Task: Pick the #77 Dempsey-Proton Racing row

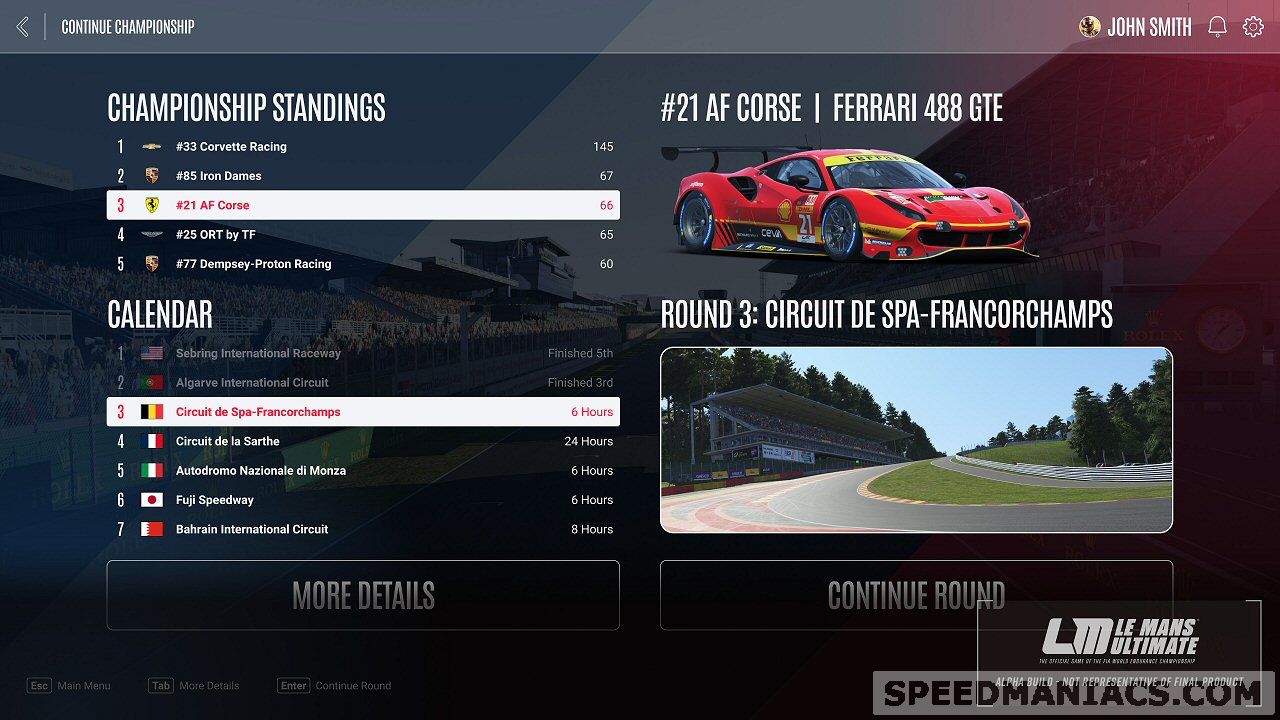Action: click(x=362, y=264)
